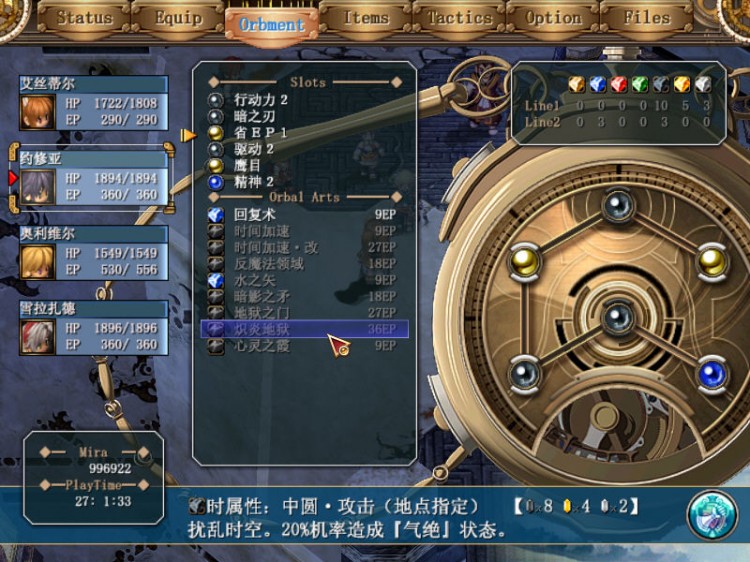This screenshot has height=562, width=750.
Task: Choose the 省EP 1 slot entry
Action: pyautogui.click(x=261, y=132)
